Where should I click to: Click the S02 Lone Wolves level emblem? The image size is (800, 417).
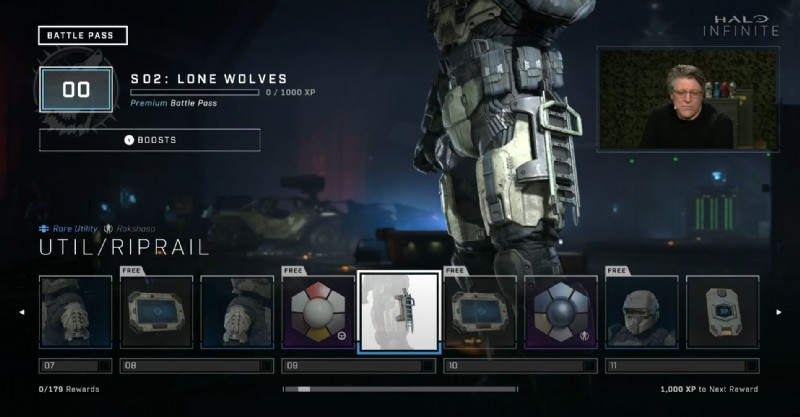coord(76,90)
